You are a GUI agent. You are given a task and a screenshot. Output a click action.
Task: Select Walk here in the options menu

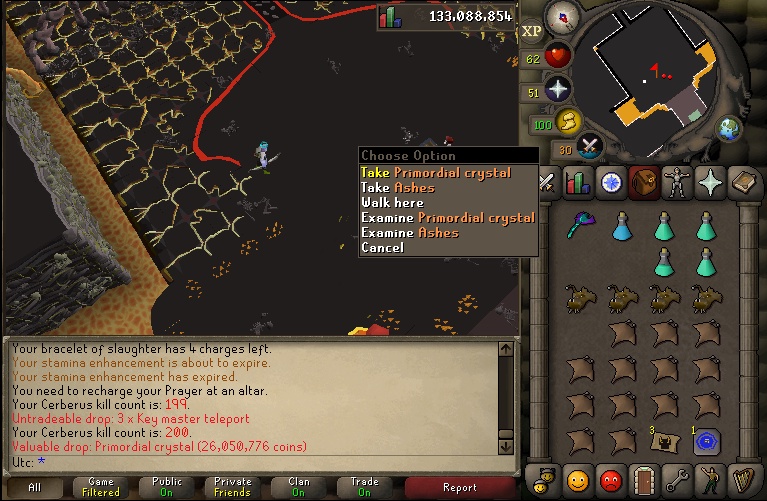[x=392, y=203]
